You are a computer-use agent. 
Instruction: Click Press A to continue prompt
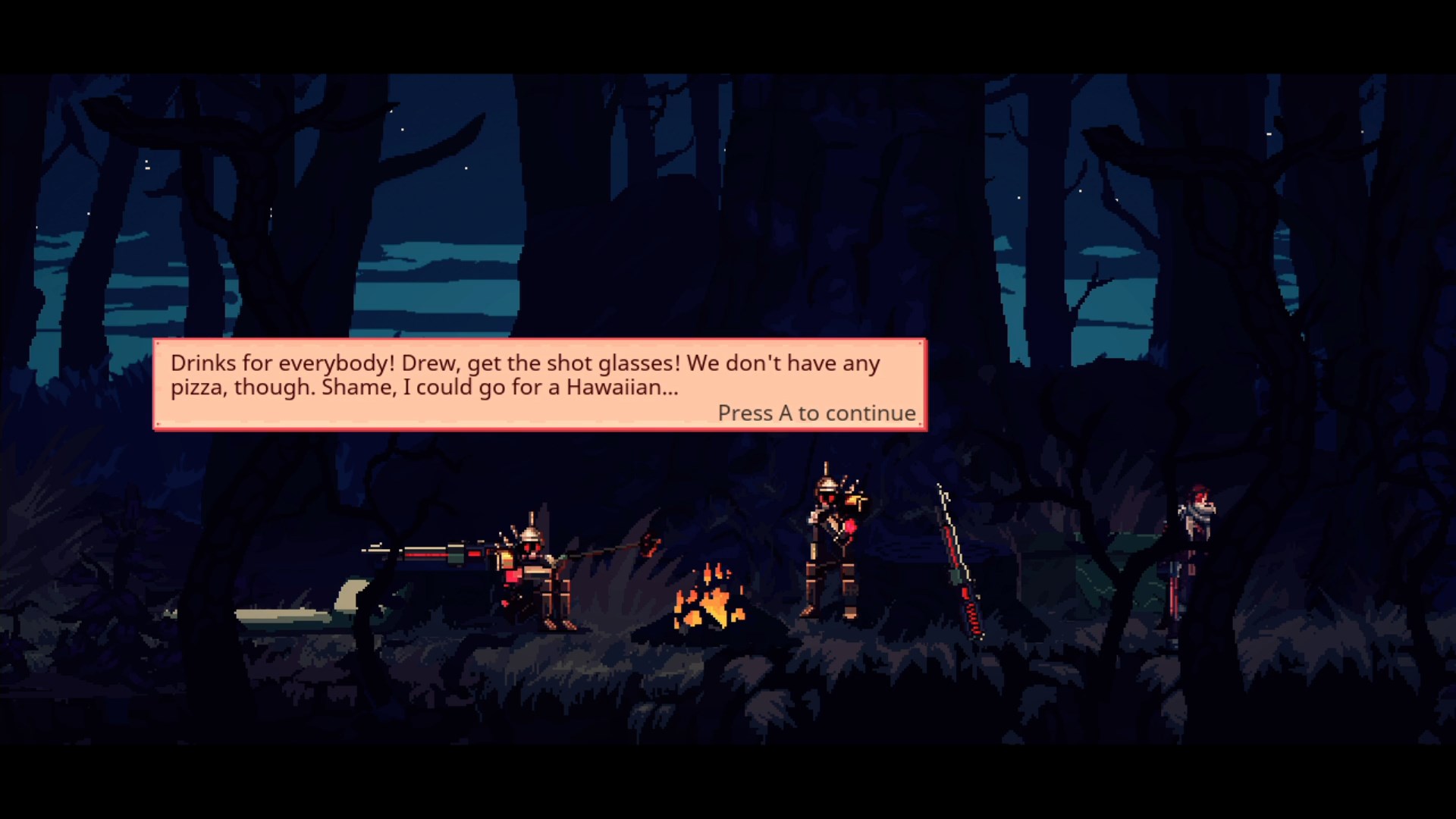[x=817, y=413]
